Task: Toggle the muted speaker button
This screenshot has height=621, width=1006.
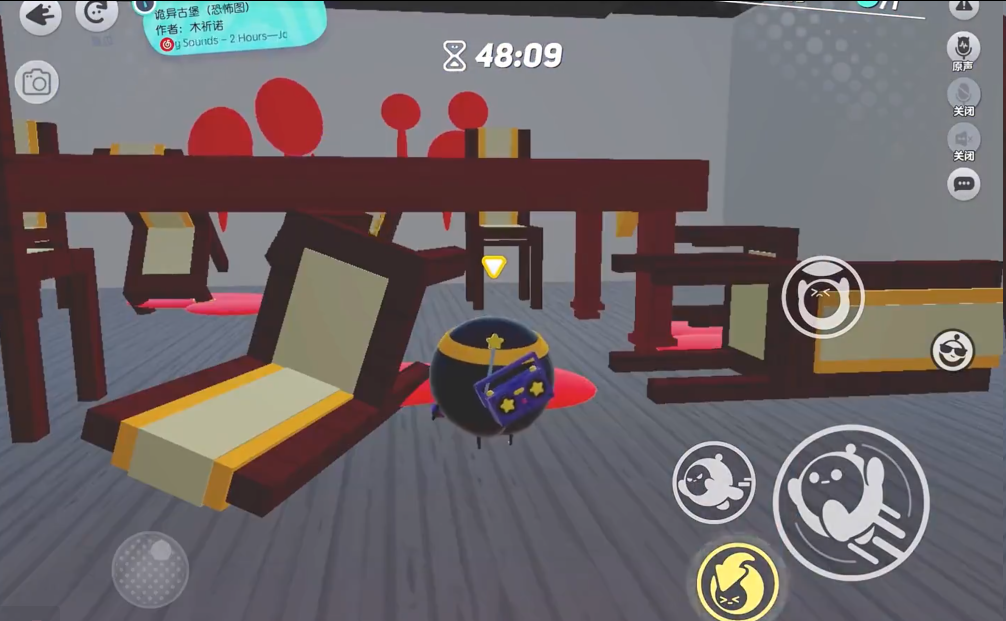Action: [x=963, y=139]
